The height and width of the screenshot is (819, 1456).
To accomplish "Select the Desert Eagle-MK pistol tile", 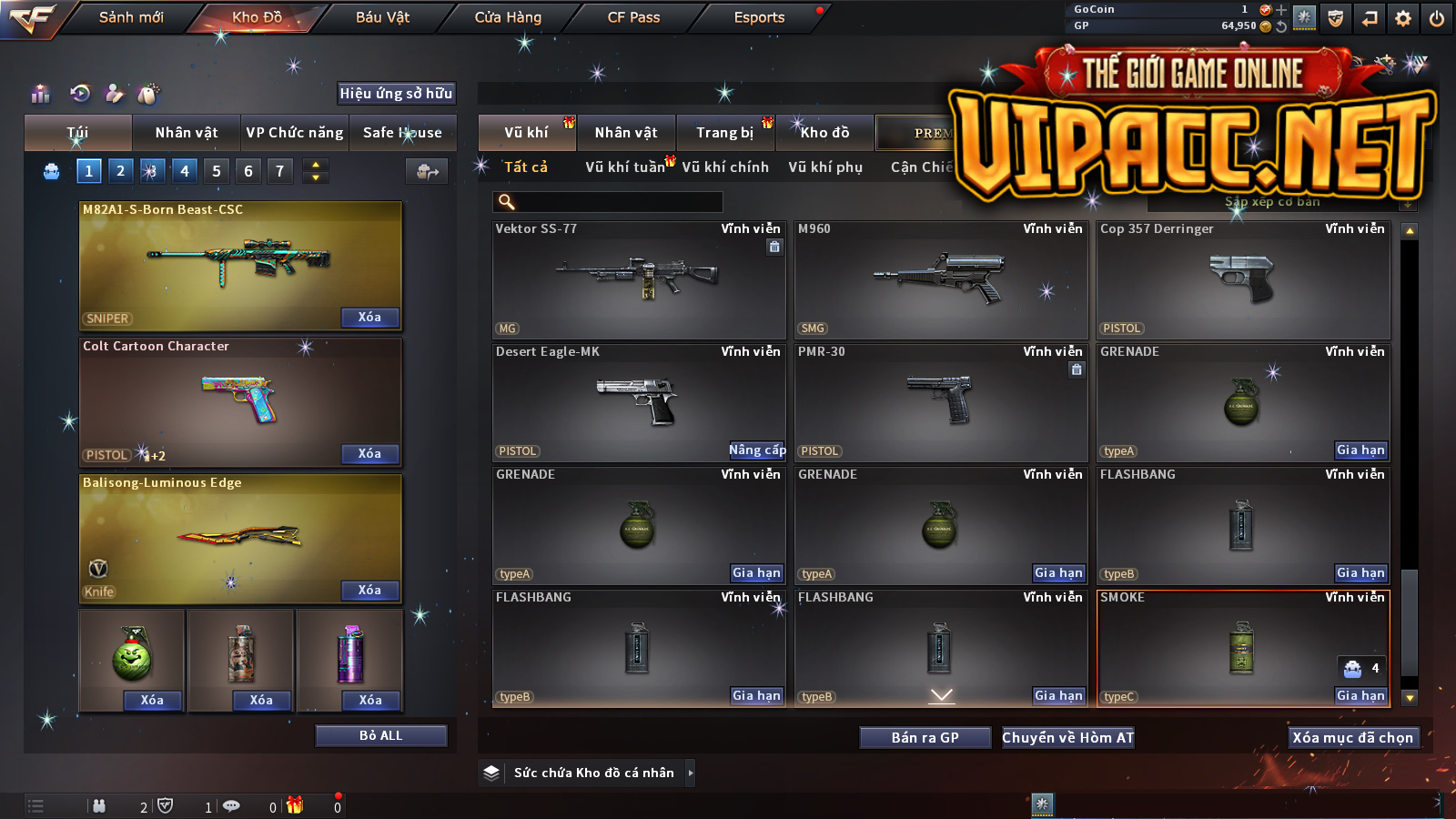I will pos(639,402).
